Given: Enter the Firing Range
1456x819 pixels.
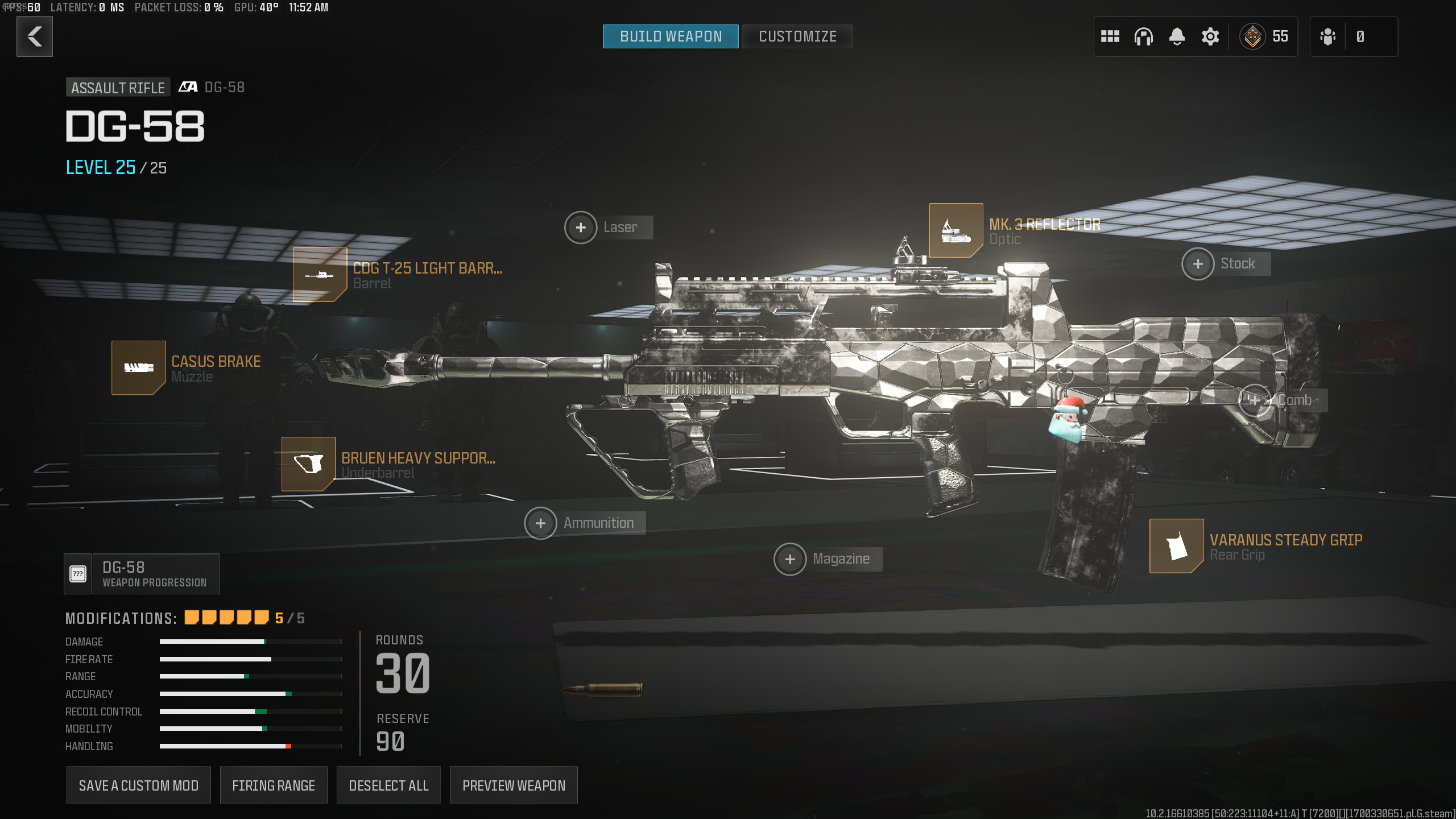Looking at the screenshot, I should pyautogui.click(x=274, y=785).
